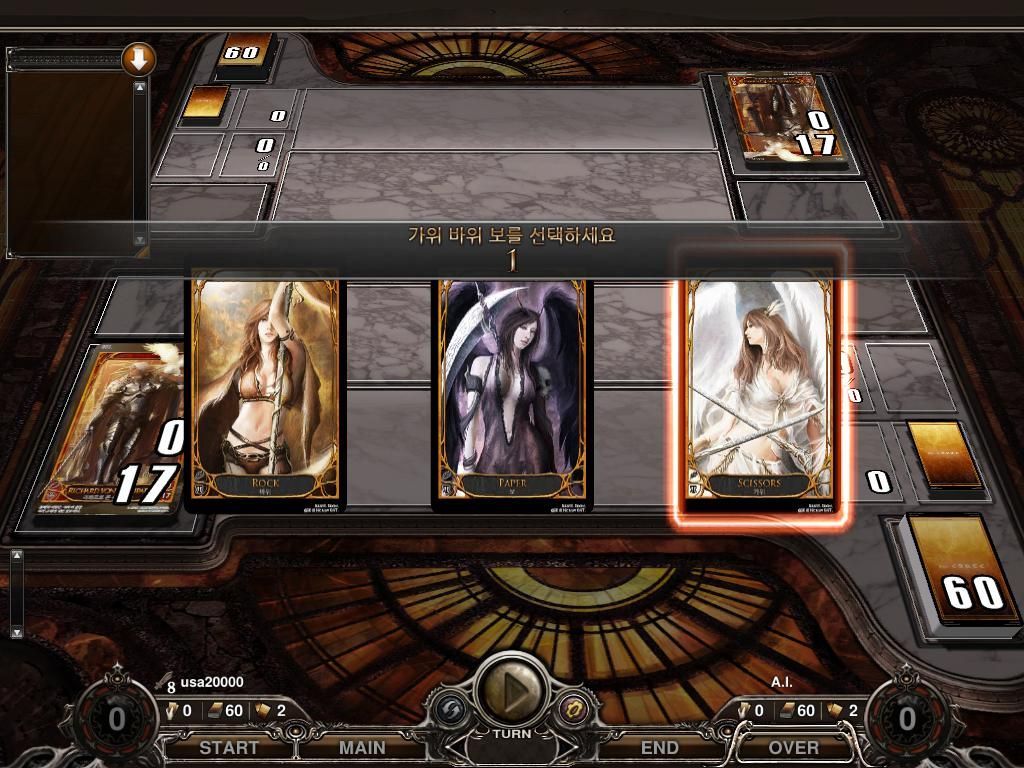The image size is (1024, 768).
Task: Choose the Paper card
Action: coord(512,392)
